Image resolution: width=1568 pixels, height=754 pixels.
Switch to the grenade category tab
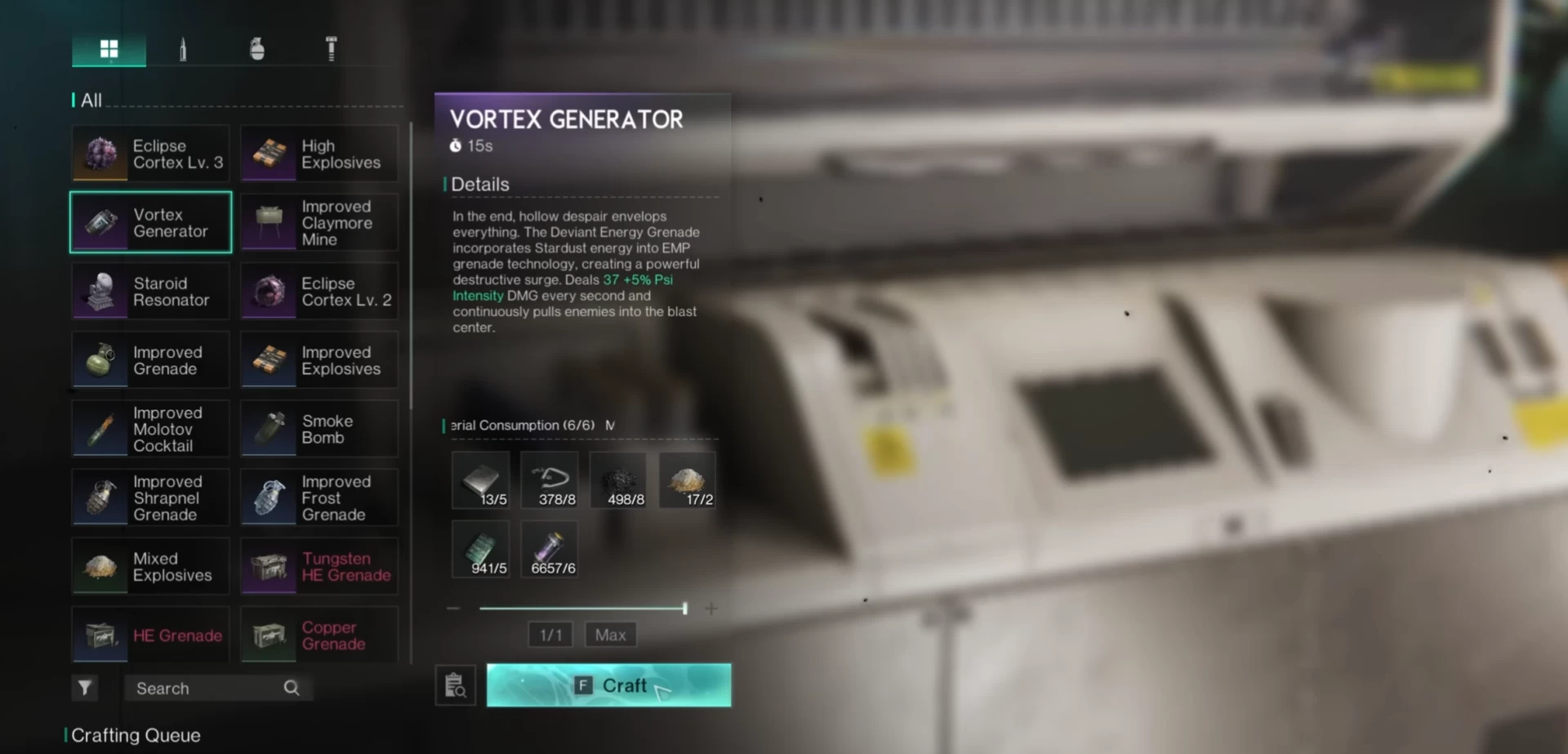(x=256, y=50)
